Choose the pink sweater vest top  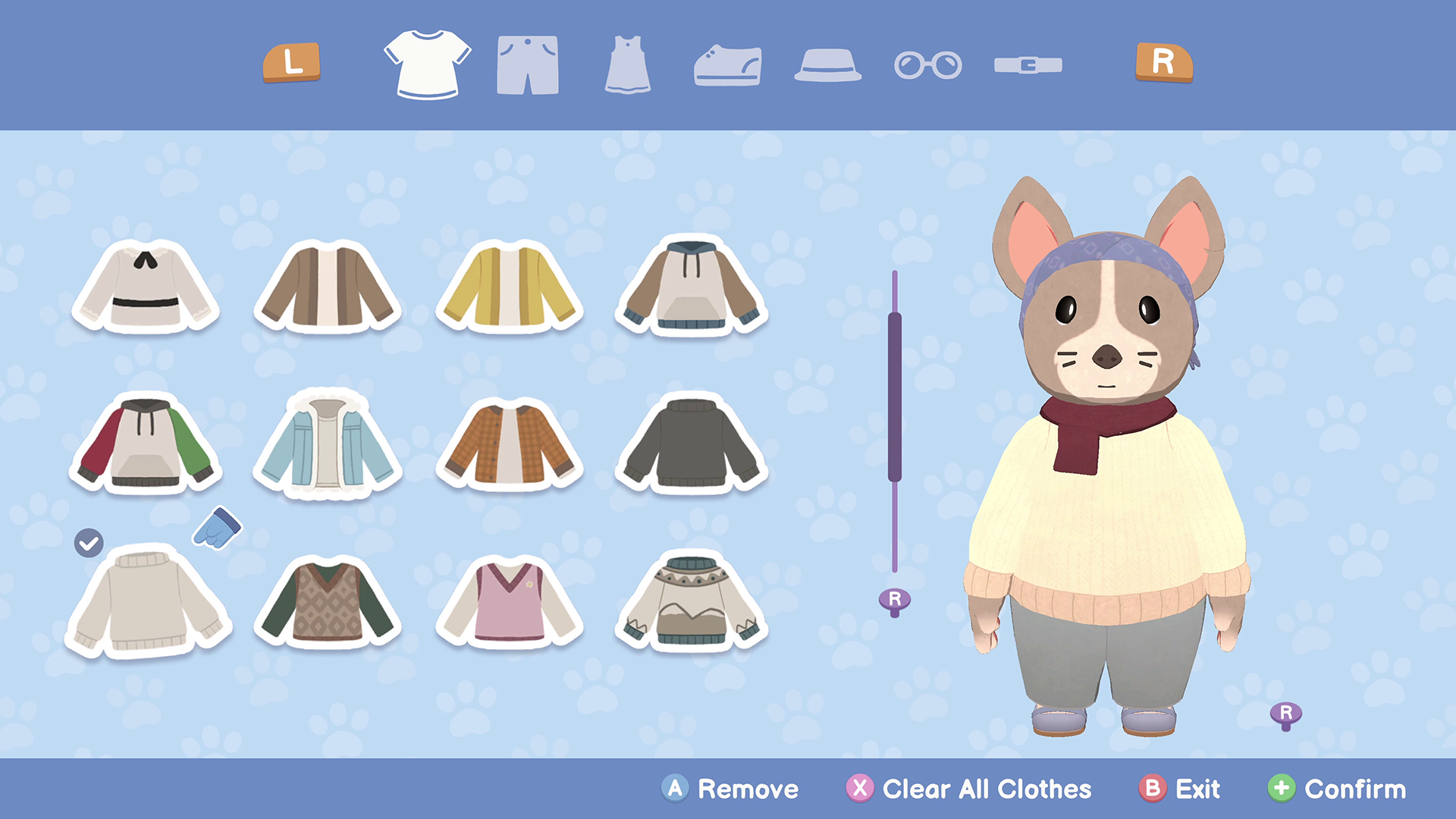[x=510, y=603]
